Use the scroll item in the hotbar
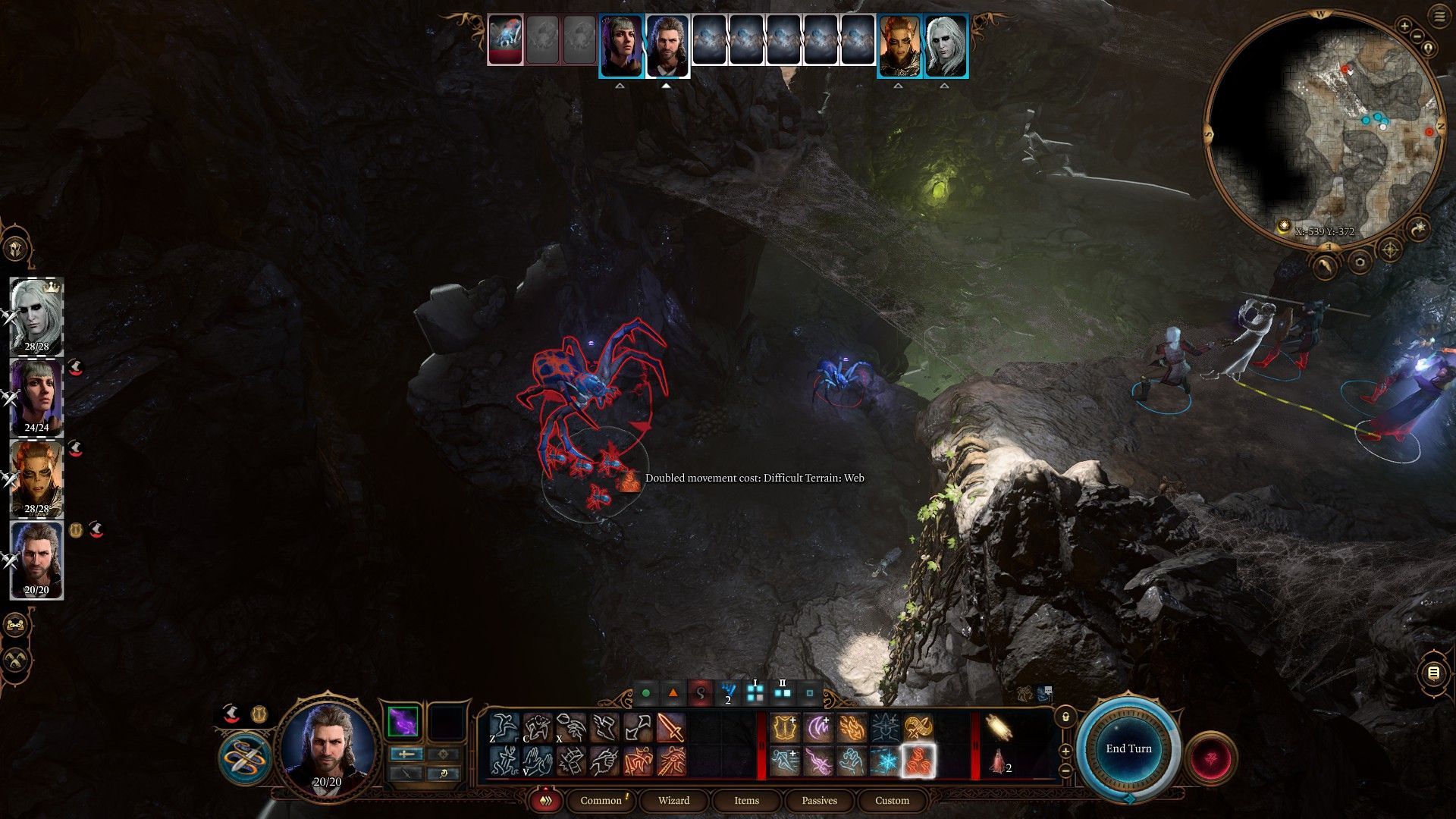Viewport: 1456px width, 819px height. [999, 728]
